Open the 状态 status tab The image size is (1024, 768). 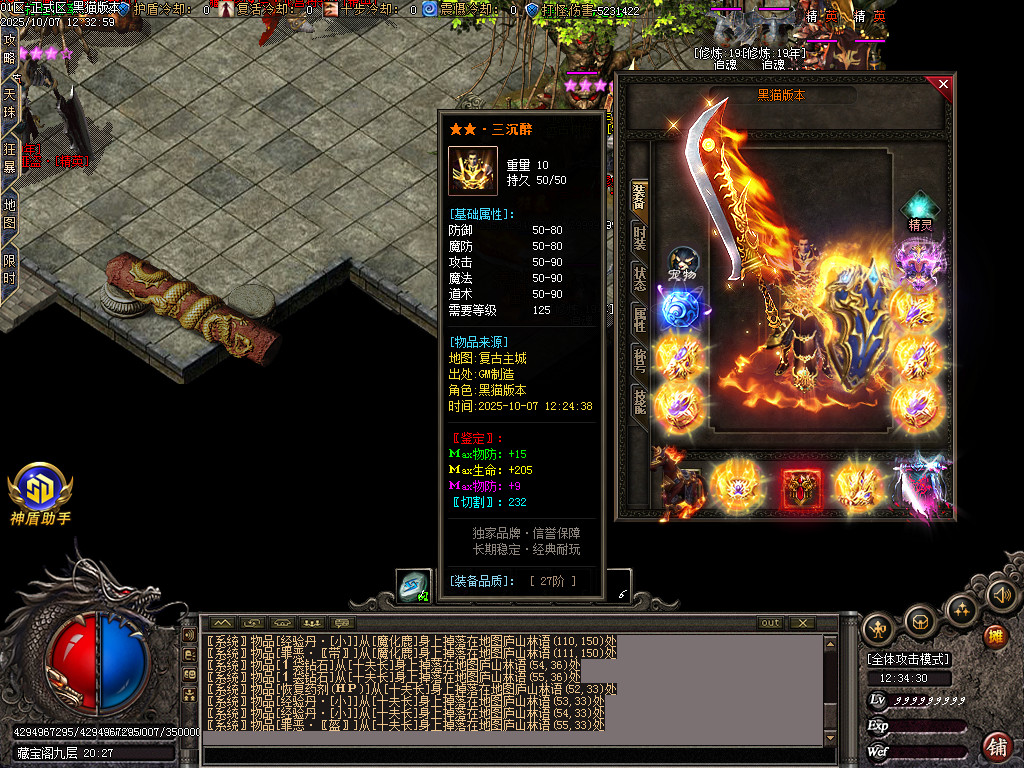[x=640, y=279]
